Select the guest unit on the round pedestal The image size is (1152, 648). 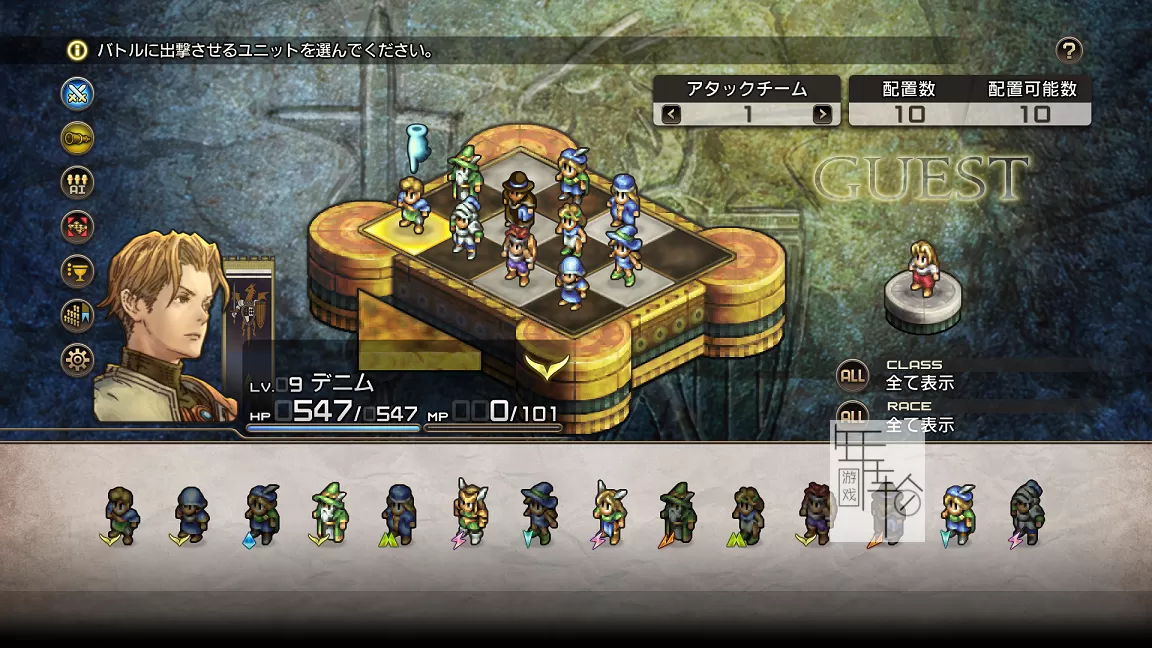tap(922, 270)
